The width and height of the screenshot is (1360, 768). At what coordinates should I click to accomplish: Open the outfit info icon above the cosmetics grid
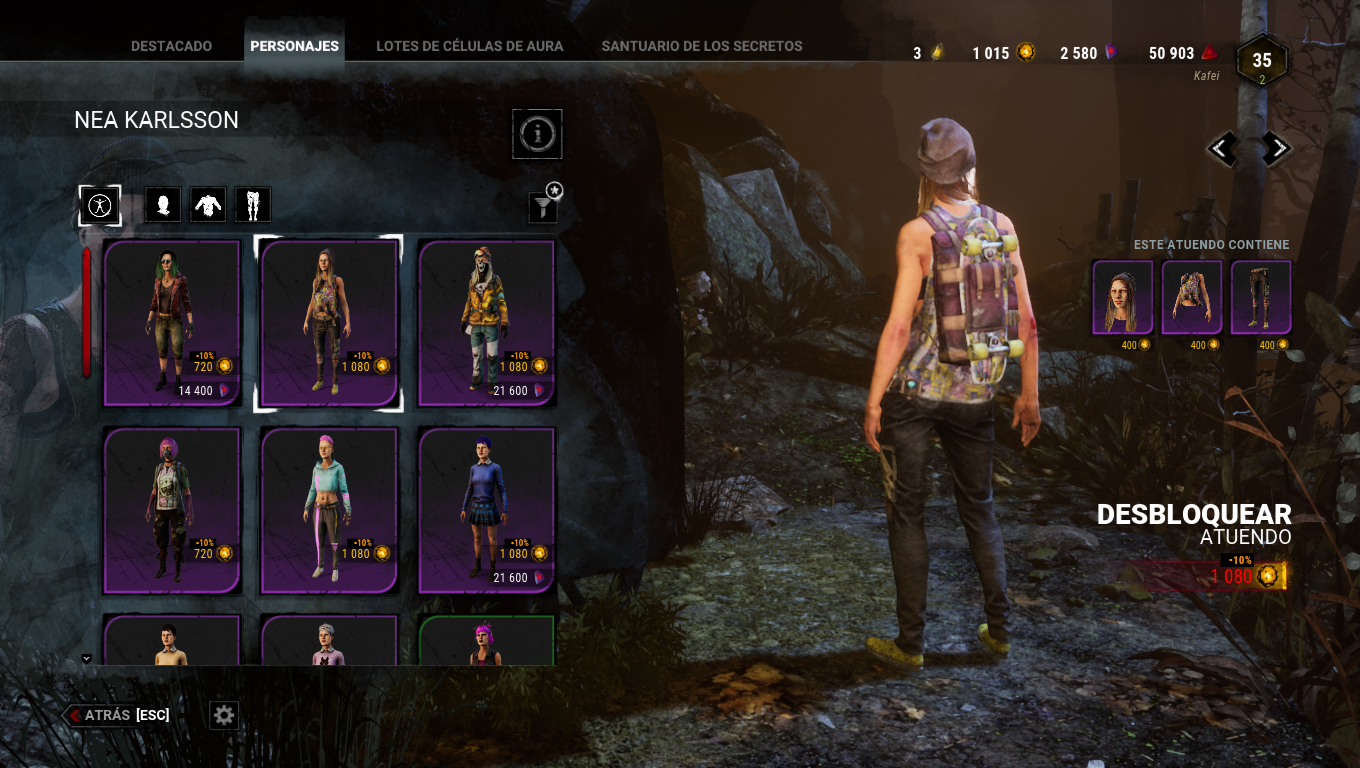click(x=537, y=133)
